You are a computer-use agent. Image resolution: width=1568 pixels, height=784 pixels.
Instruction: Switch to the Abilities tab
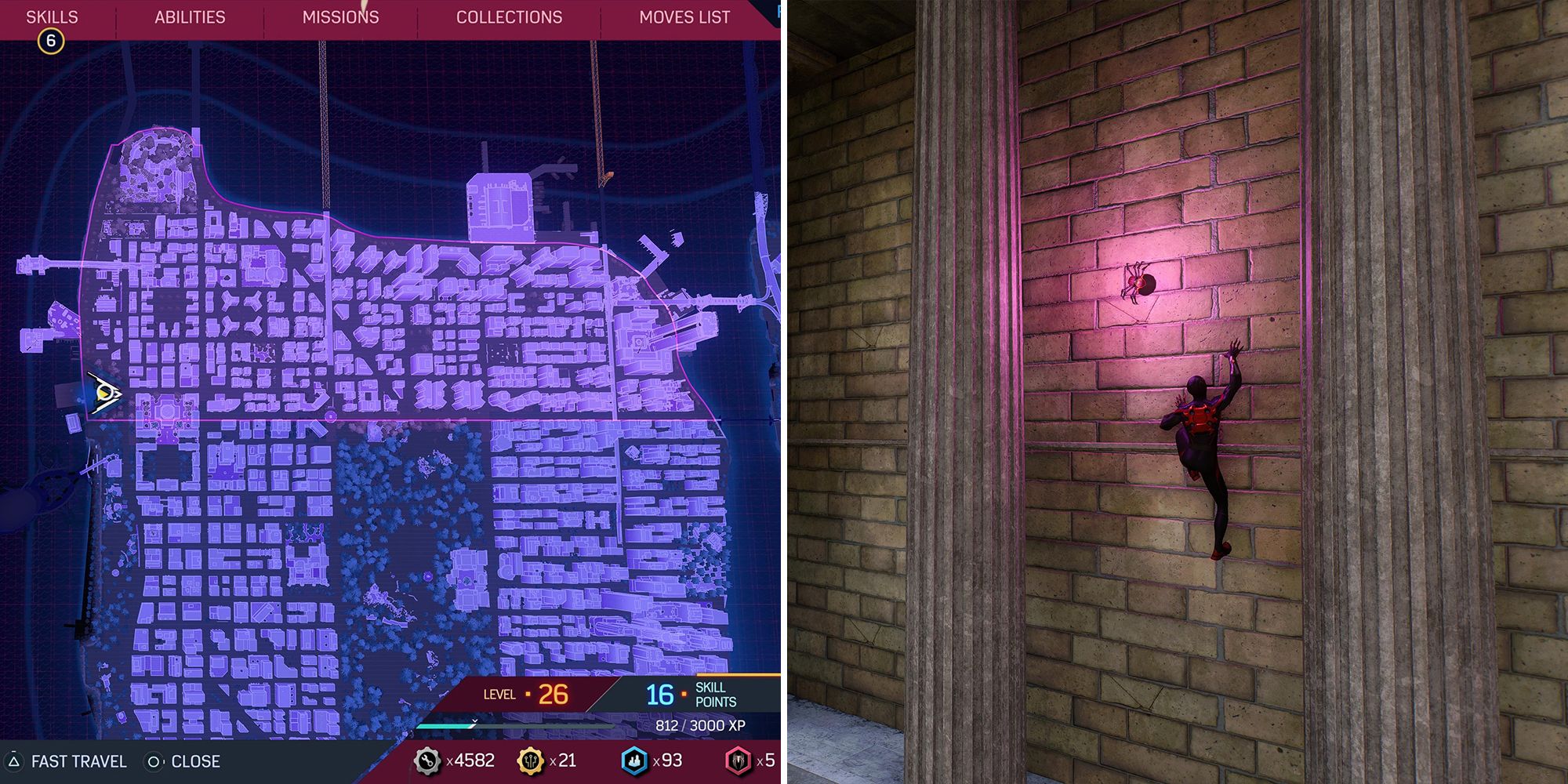coord(189,16)
